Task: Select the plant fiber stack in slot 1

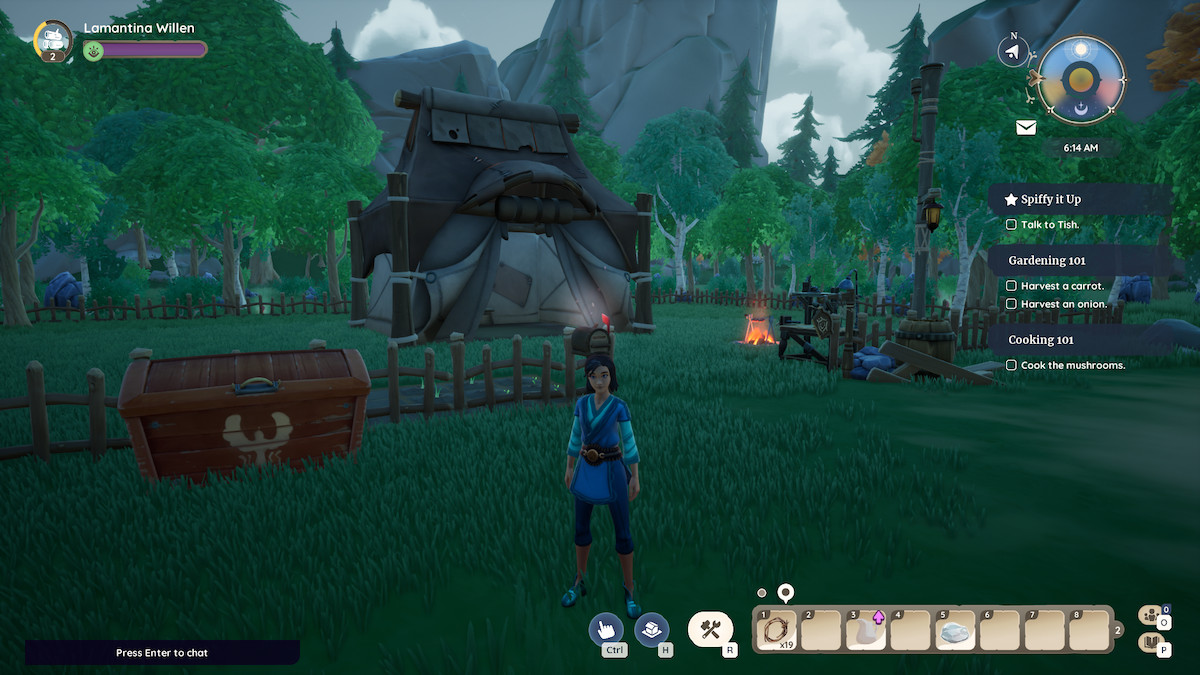Action: [777, 631]
